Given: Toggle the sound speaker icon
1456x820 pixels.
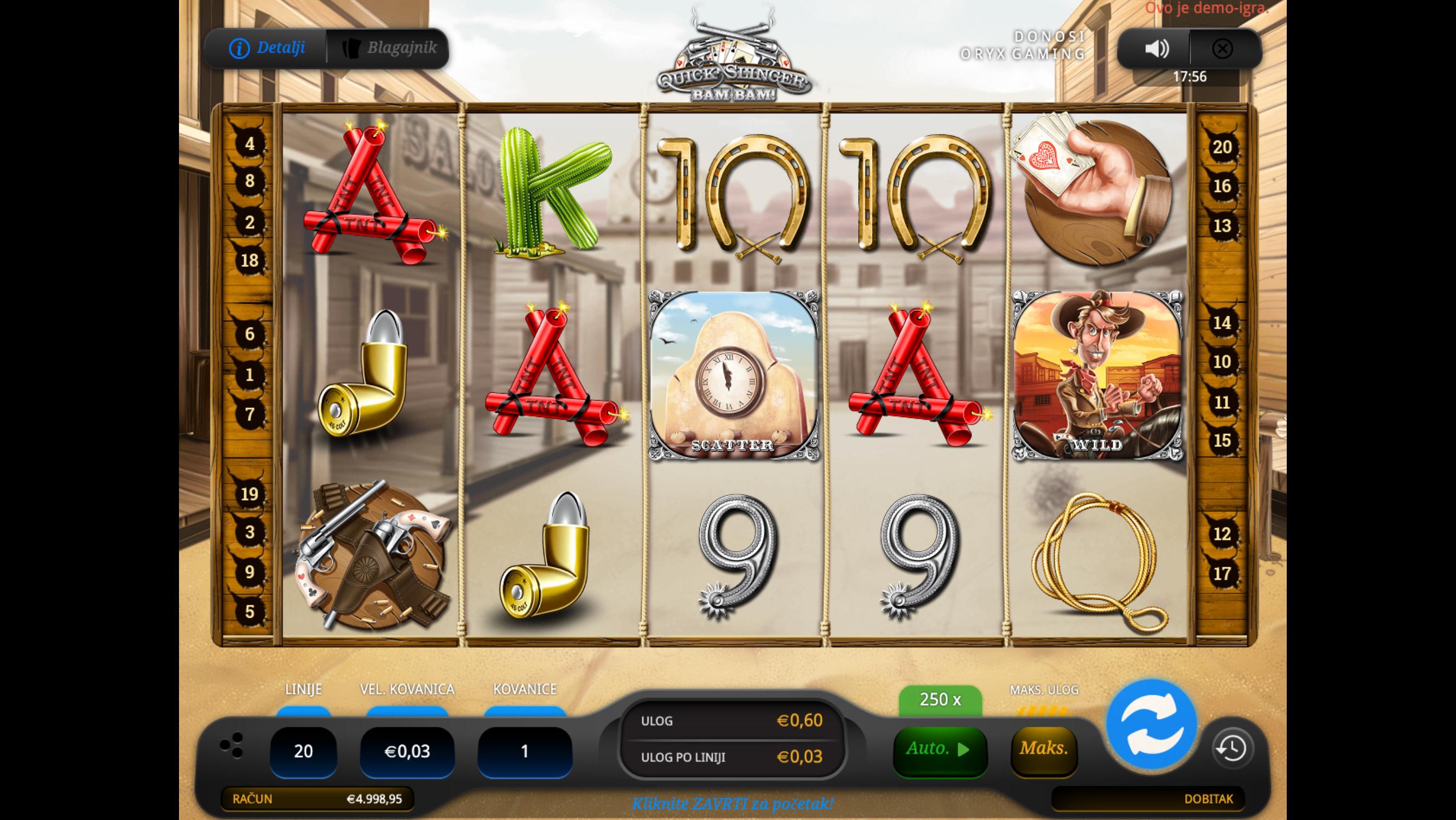Looking at the screenshot, I should click(x=1156, y=49).
